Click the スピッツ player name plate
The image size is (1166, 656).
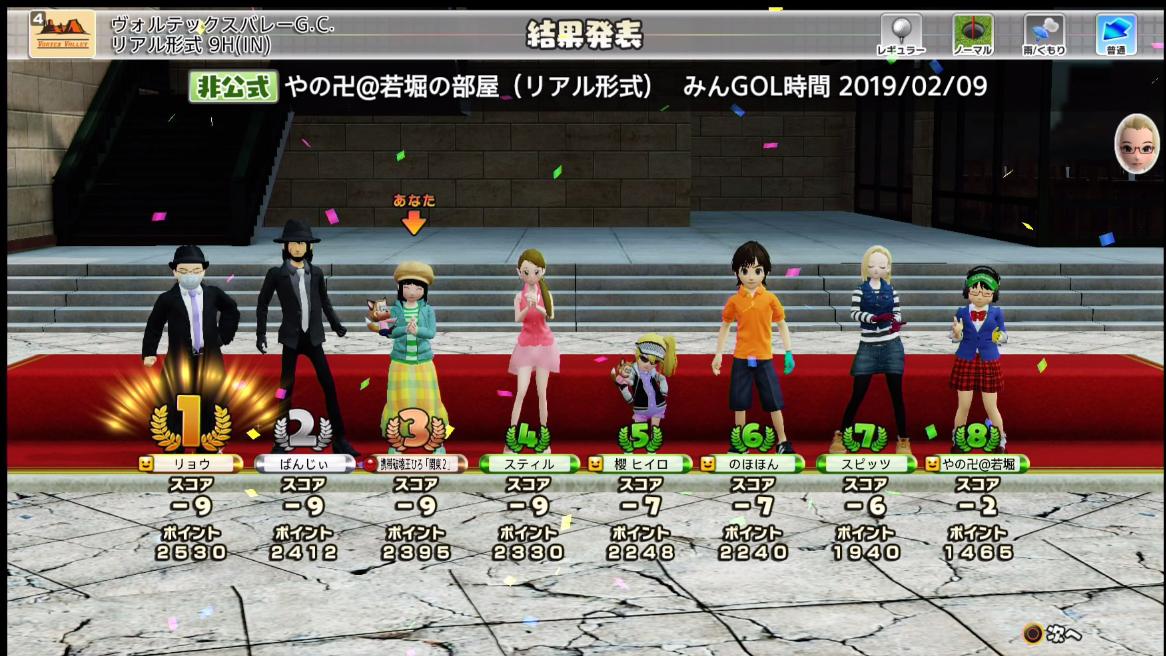(x=866, y=464)
